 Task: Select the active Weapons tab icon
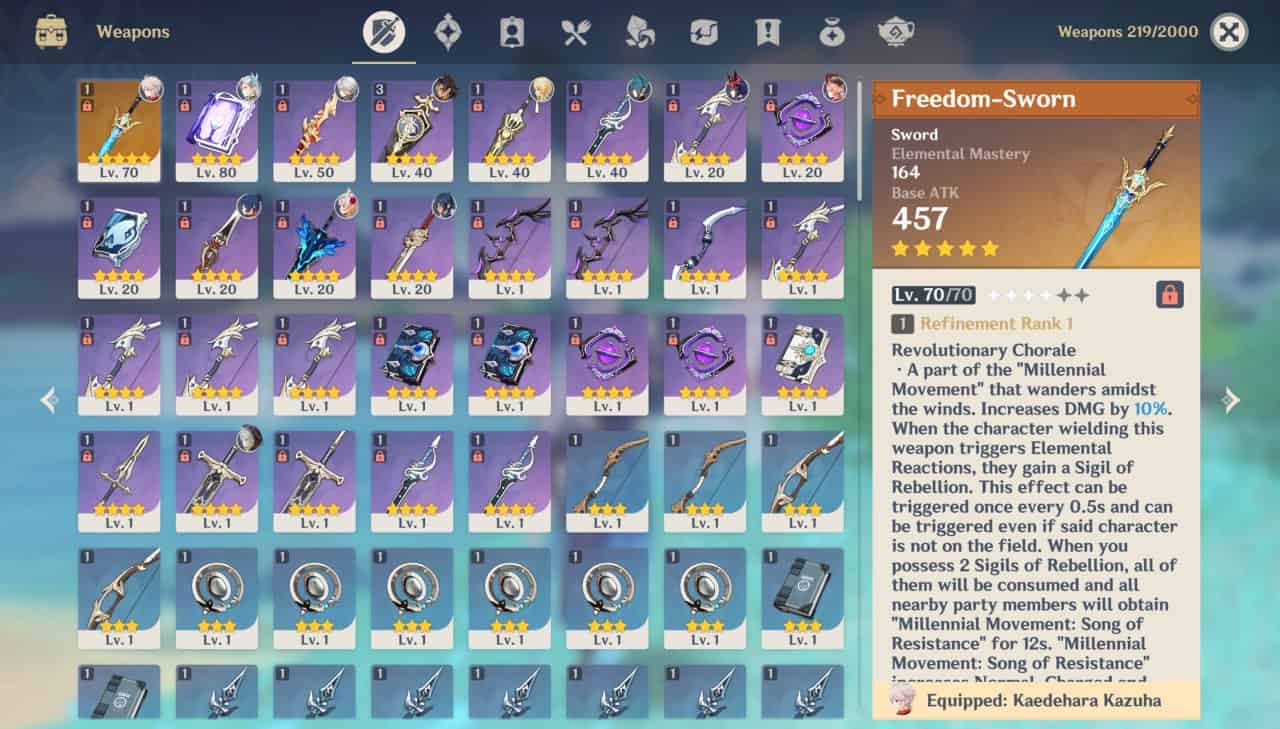coord(384,32)
